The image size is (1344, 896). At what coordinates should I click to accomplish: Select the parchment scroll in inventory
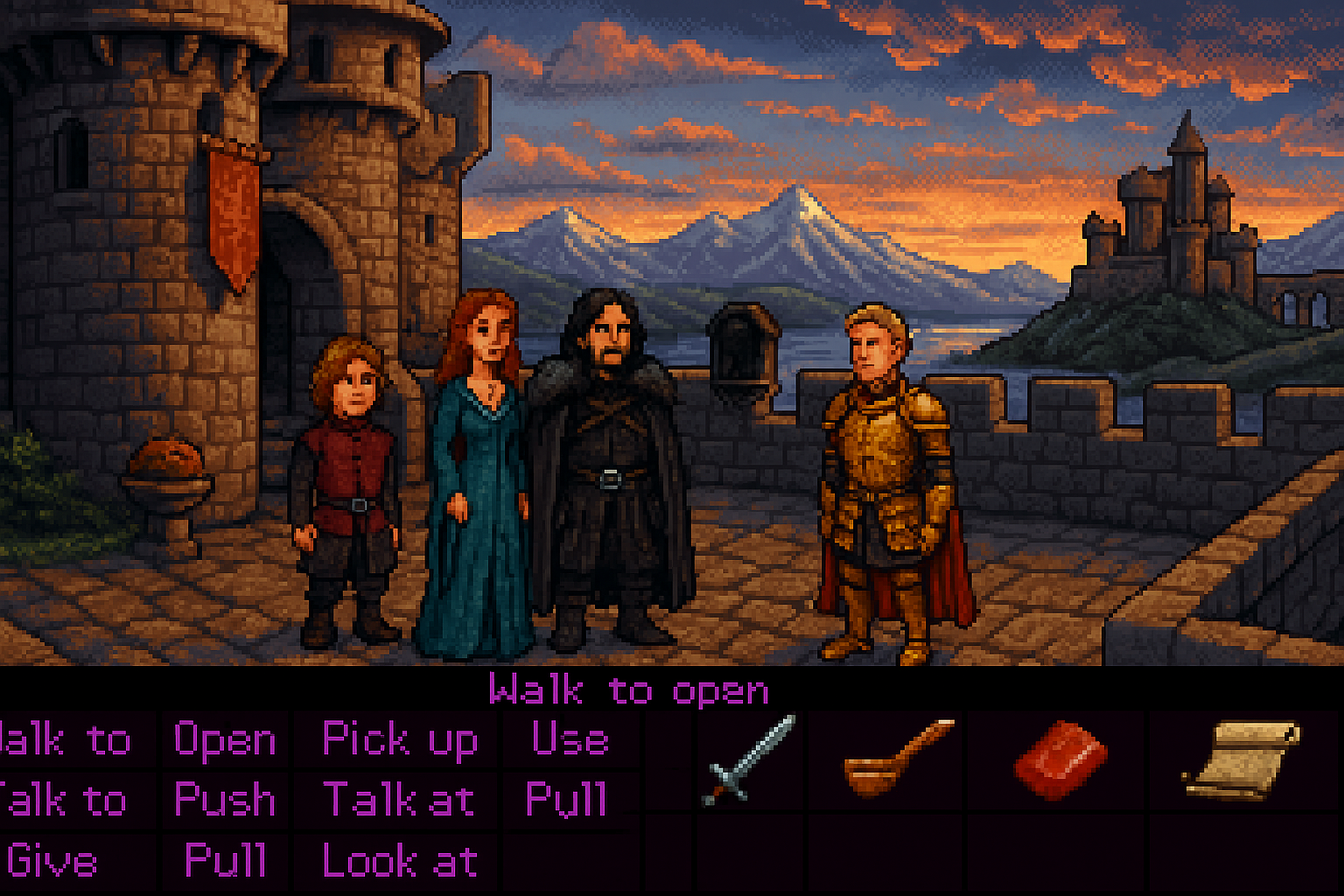1241,759
